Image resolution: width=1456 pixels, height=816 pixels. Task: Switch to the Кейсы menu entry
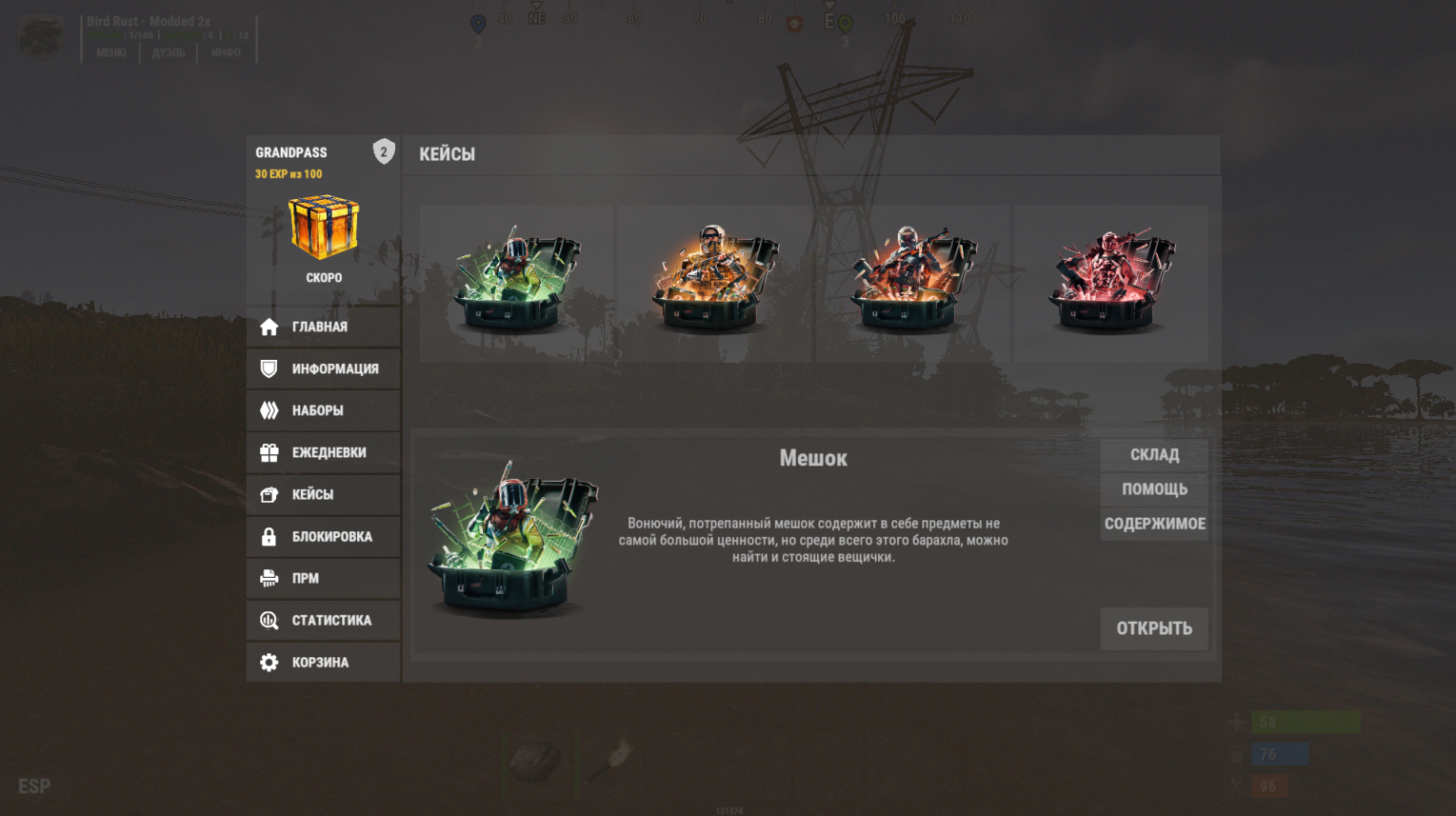tap(323, 494)
